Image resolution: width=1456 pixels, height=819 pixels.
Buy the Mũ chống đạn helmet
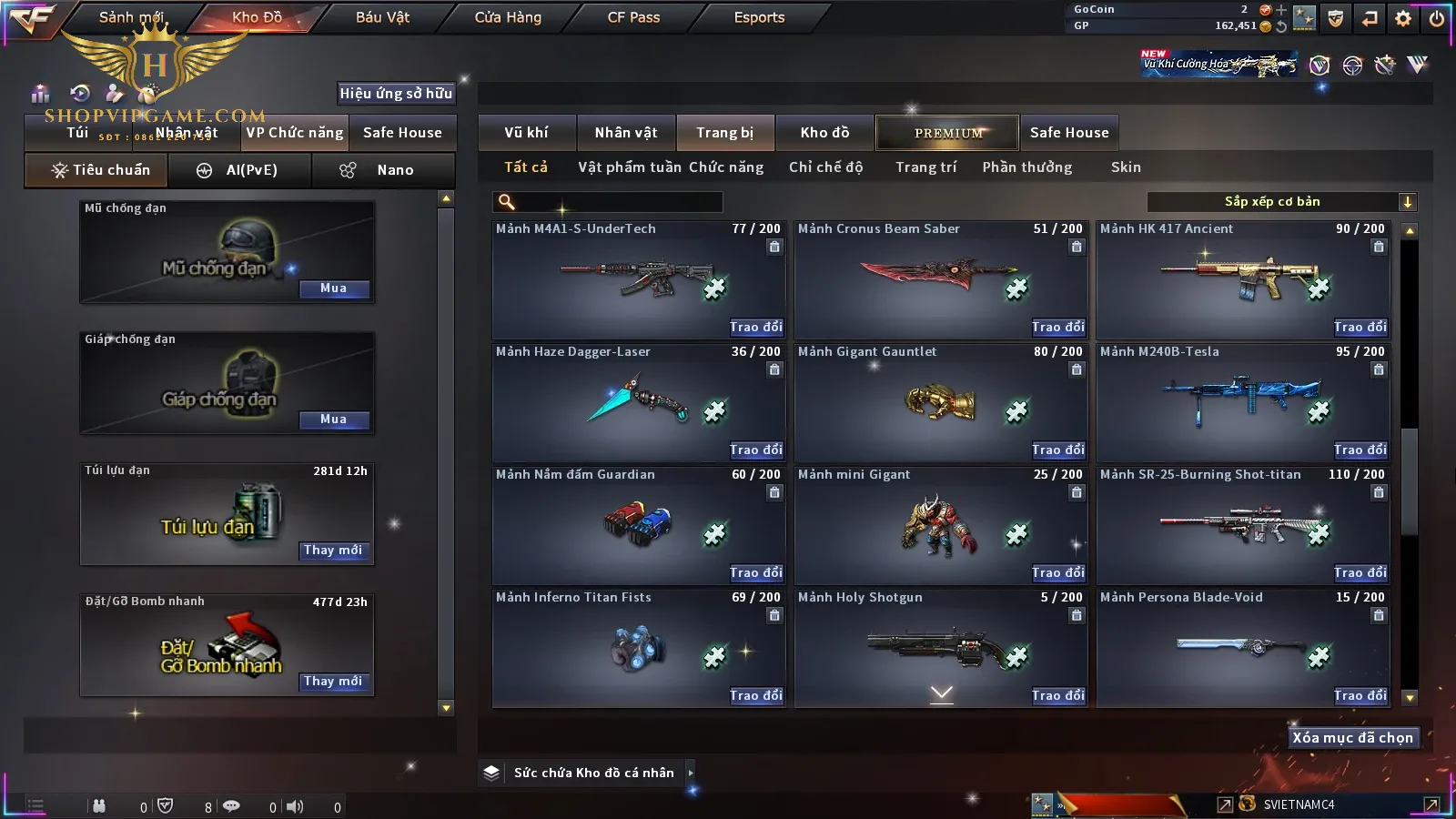(334, 288)
